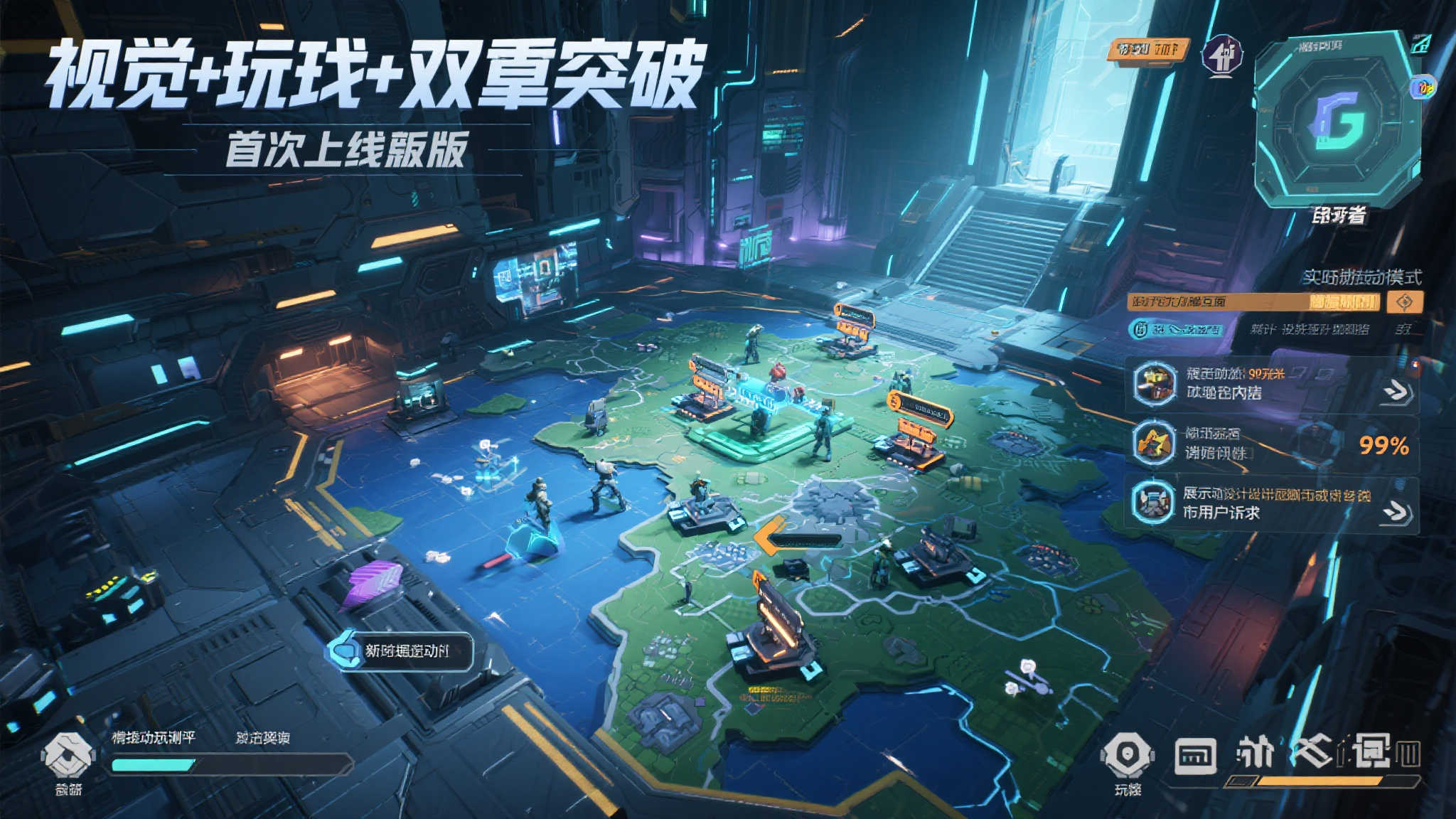Click the rainbow circular badge beside the G emblem

coord(1423,87)
